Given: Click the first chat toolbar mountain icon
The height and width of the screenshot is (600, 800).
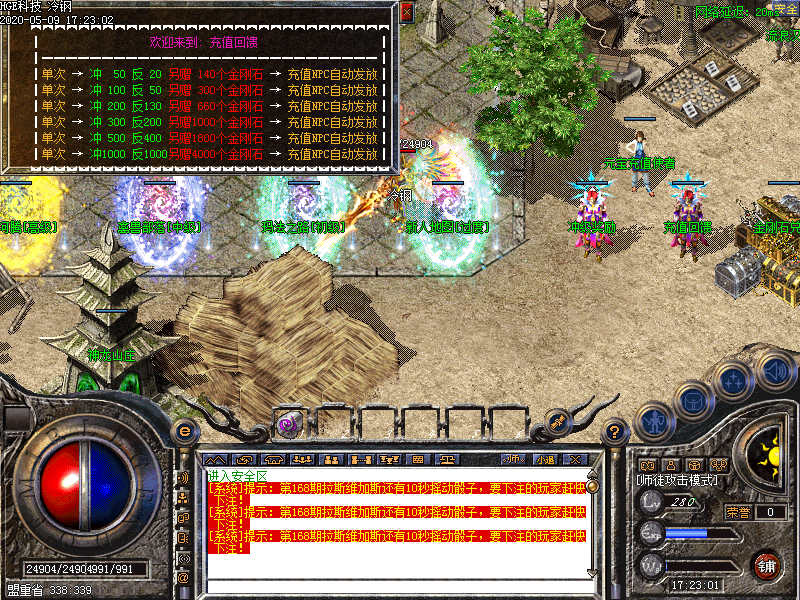Looking at the screenshot, I should pos(218,459).
